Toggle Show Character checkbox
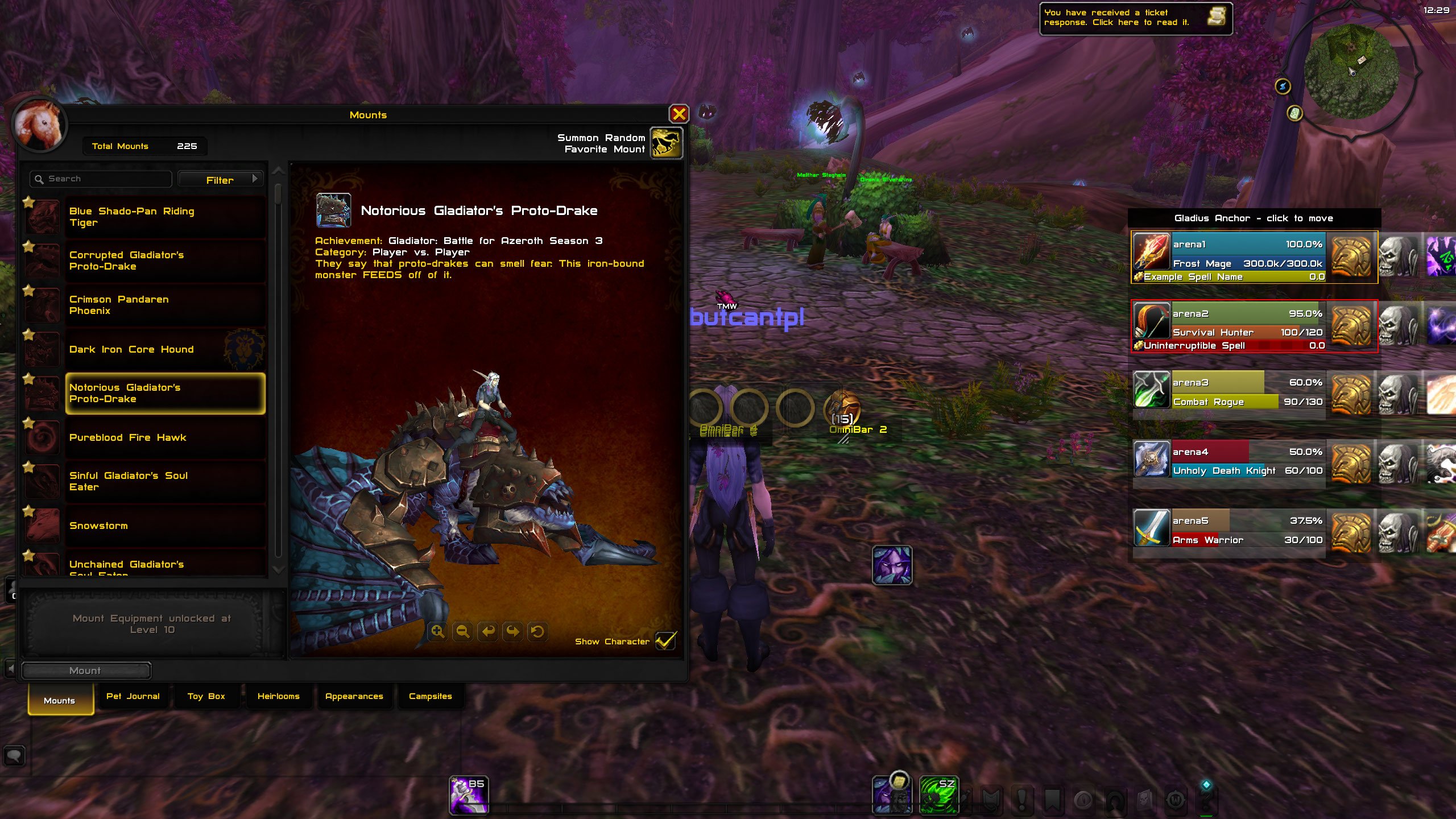This screenshot has width=1456, height=819. pos(667,640)
